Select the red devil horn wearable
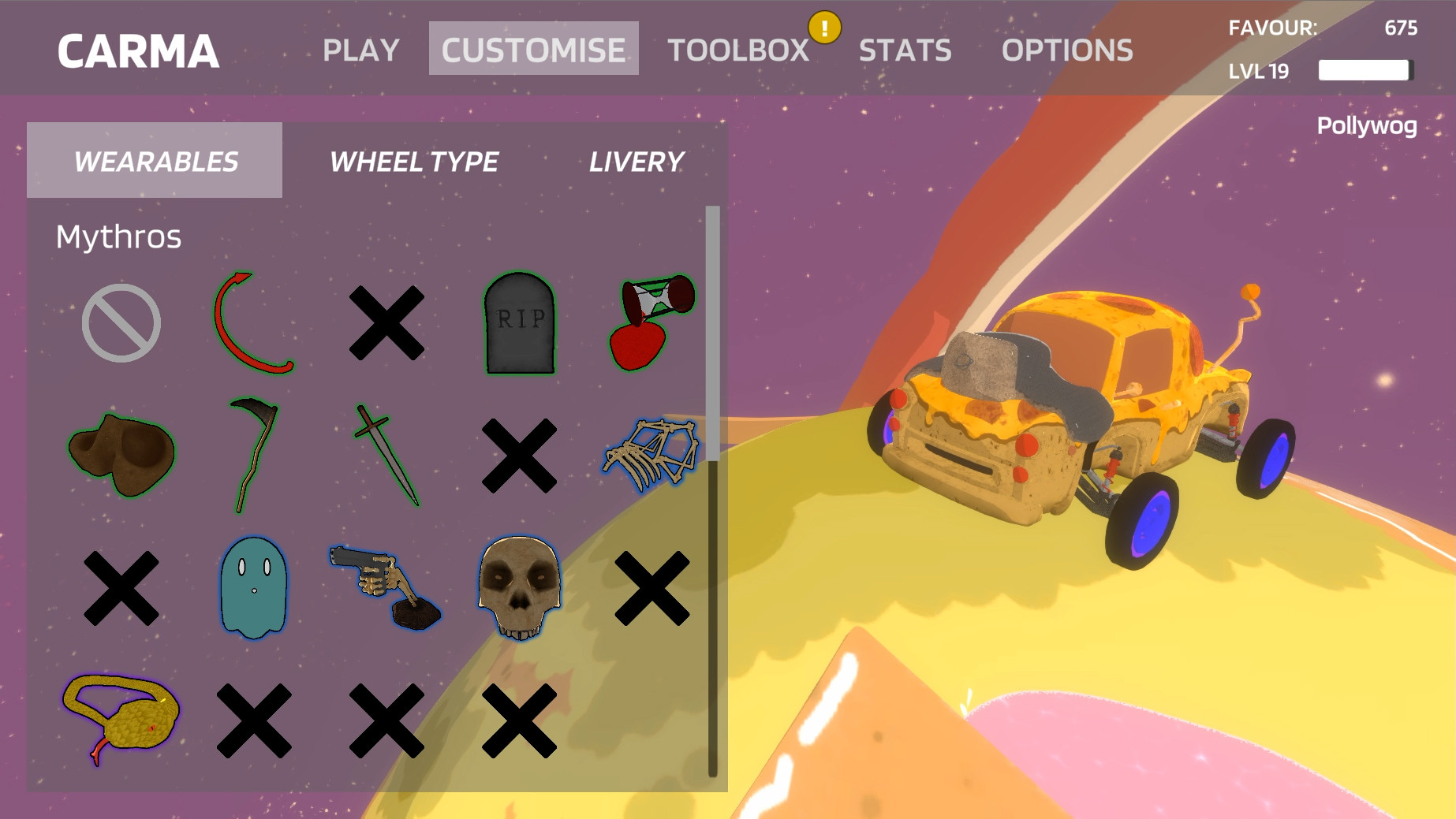 pos(257,323)
